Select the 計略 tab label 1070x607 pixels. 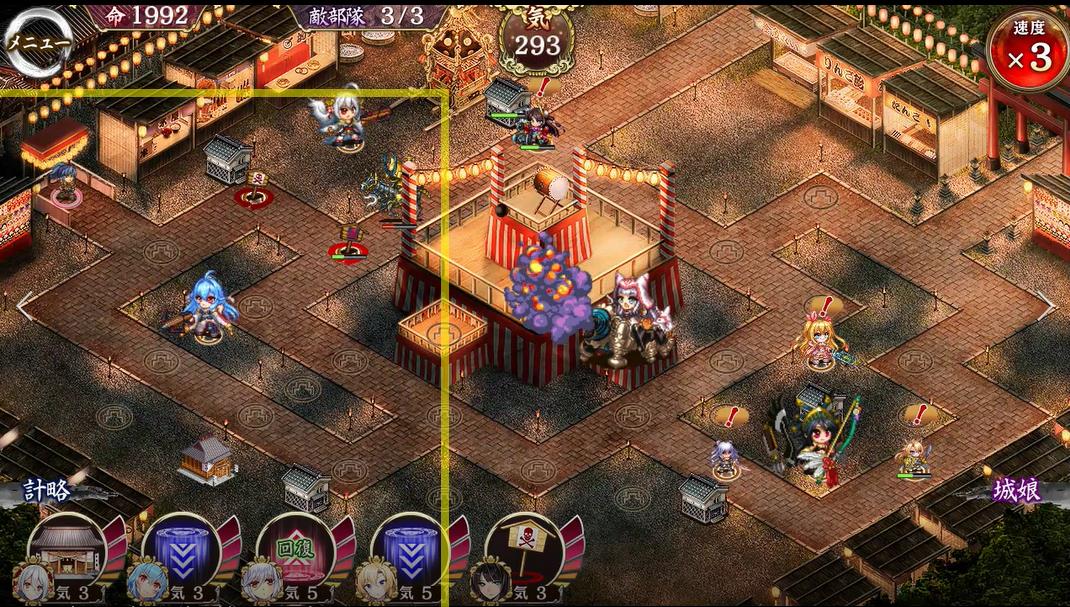pos(49,490)
